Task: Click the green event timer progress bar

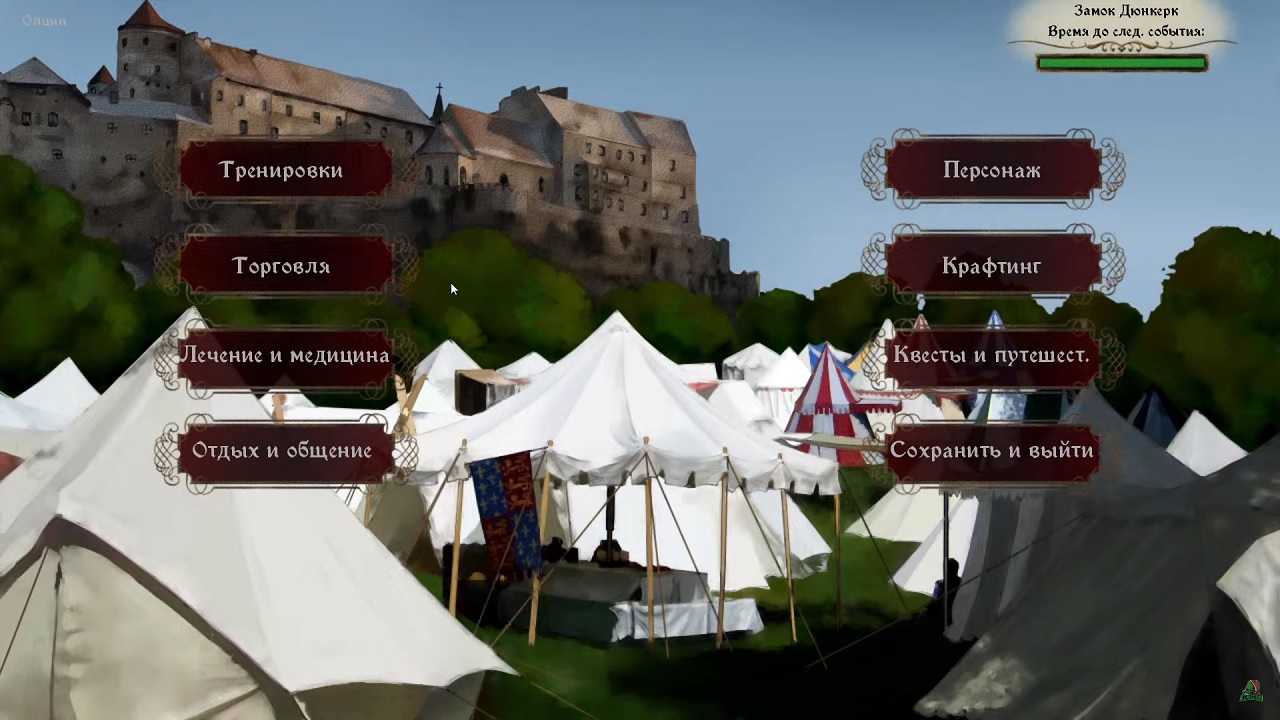Action: coord(1122,61)
